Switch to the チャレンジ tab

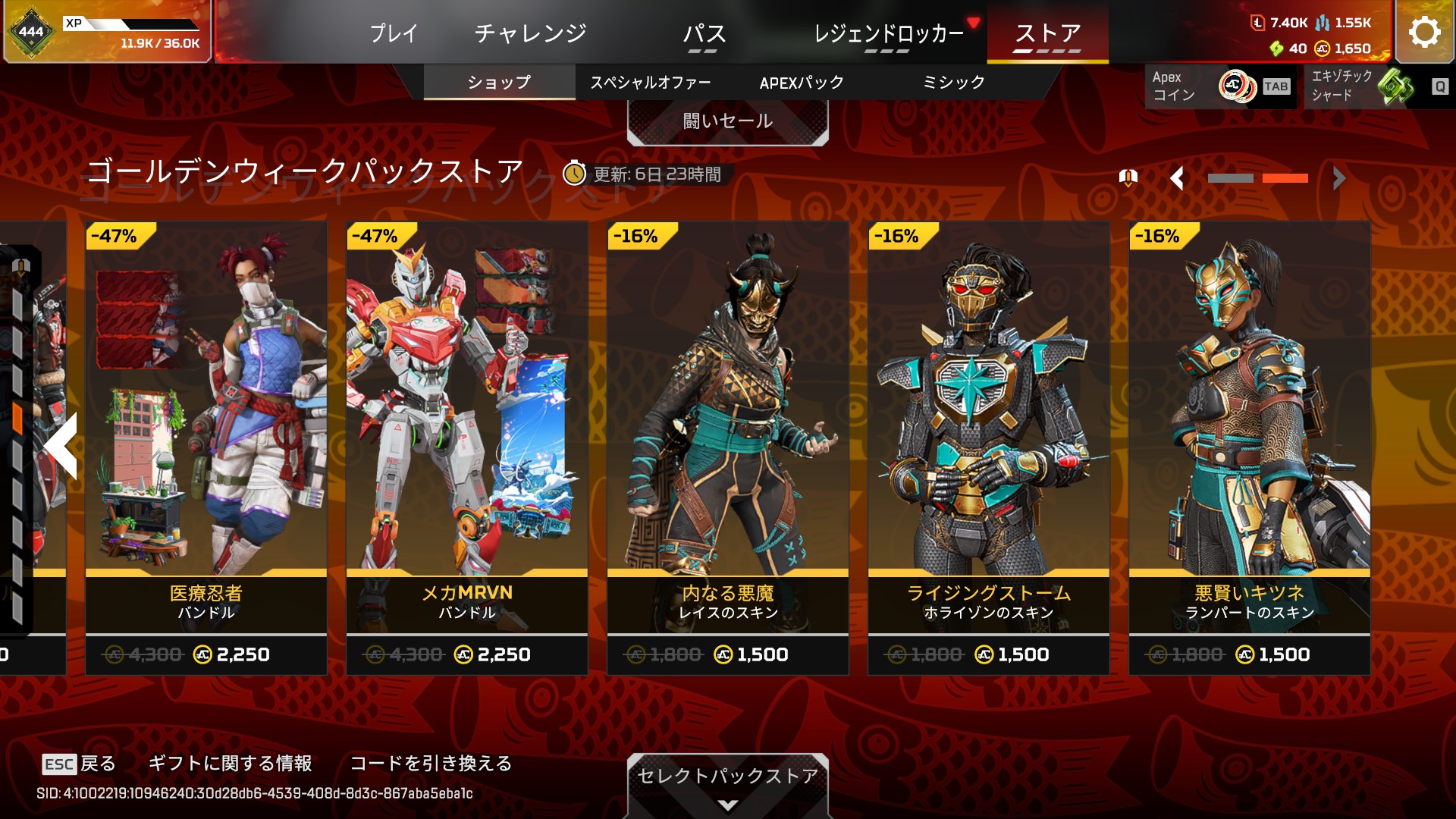click(x=531, y=33)
